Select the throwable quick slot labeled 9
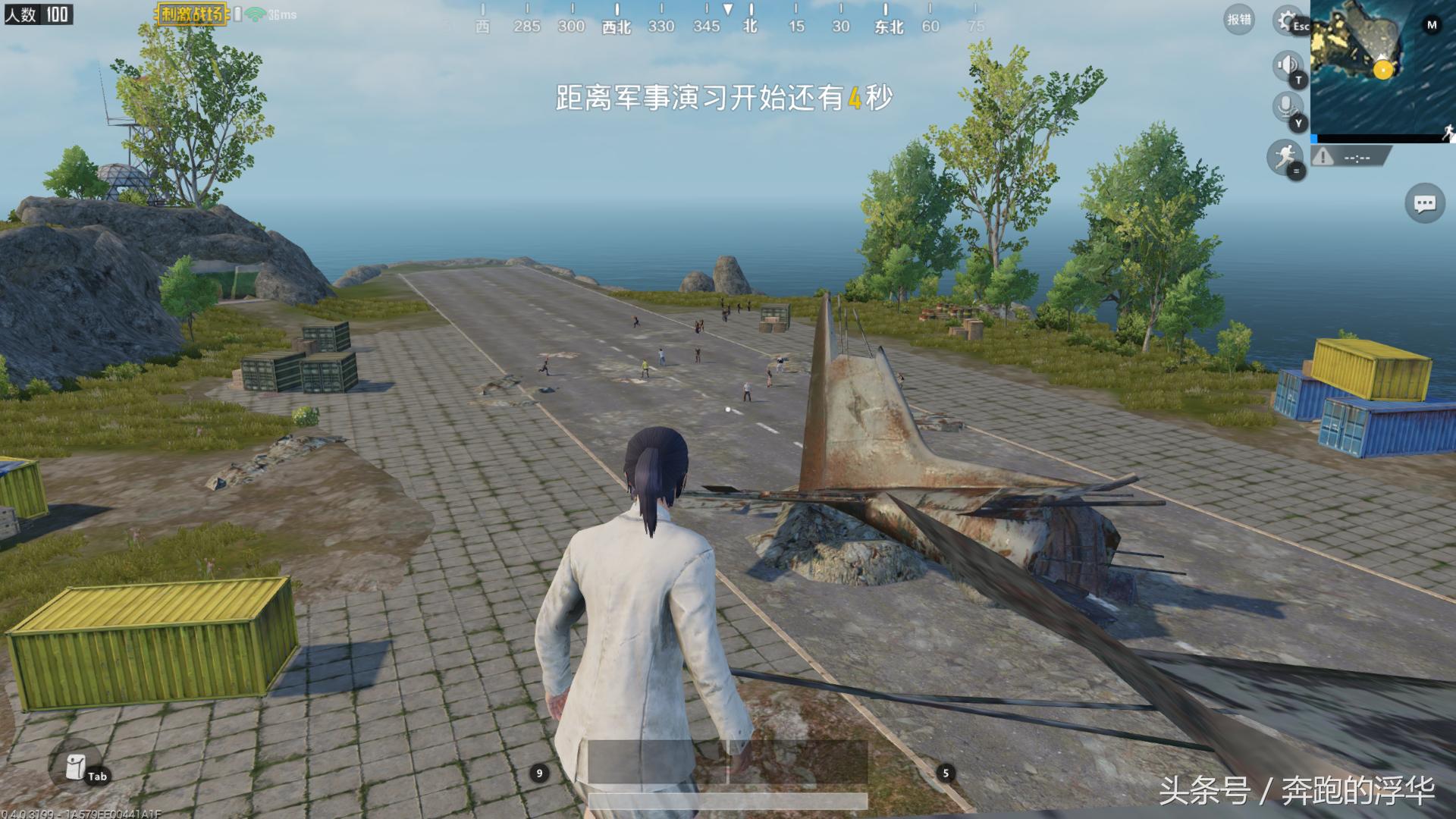1456x819 pixels. coord(540,774)
